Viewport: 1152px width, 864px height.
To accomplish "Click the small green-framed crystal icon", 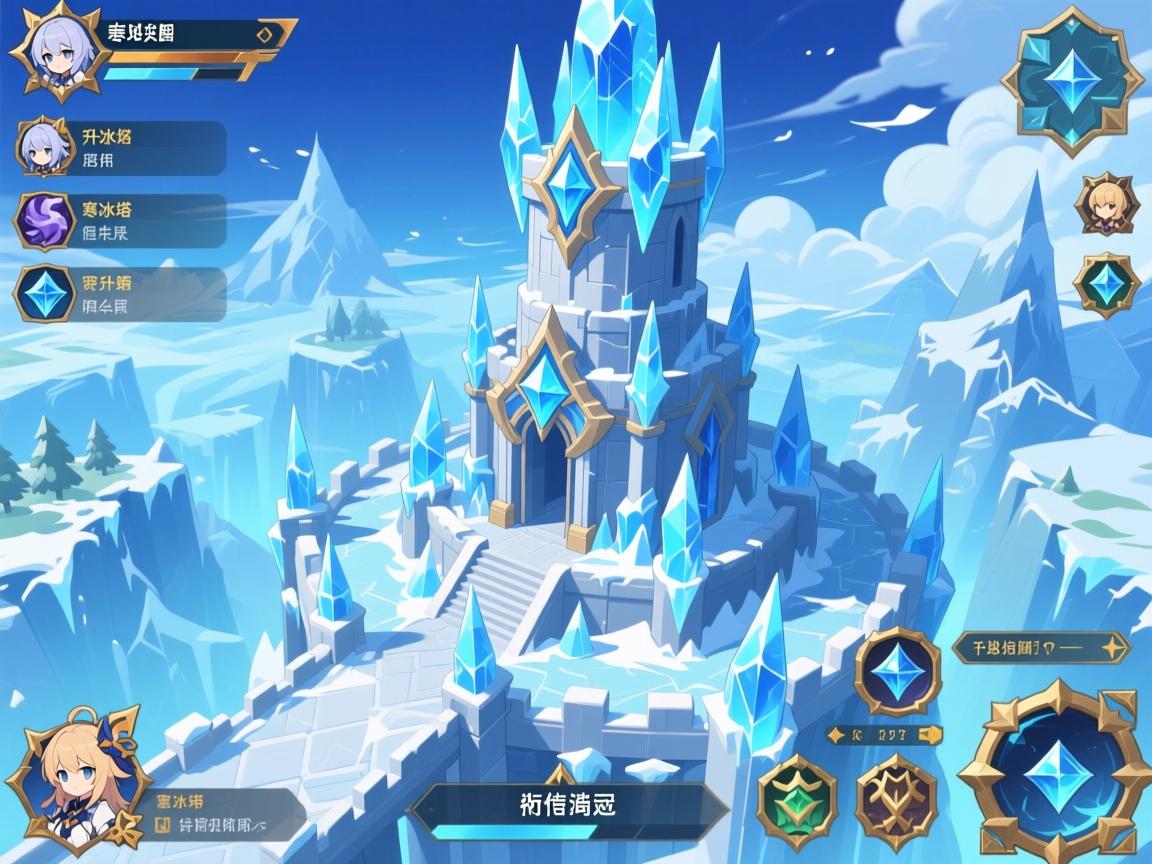I will point(1106,285).
